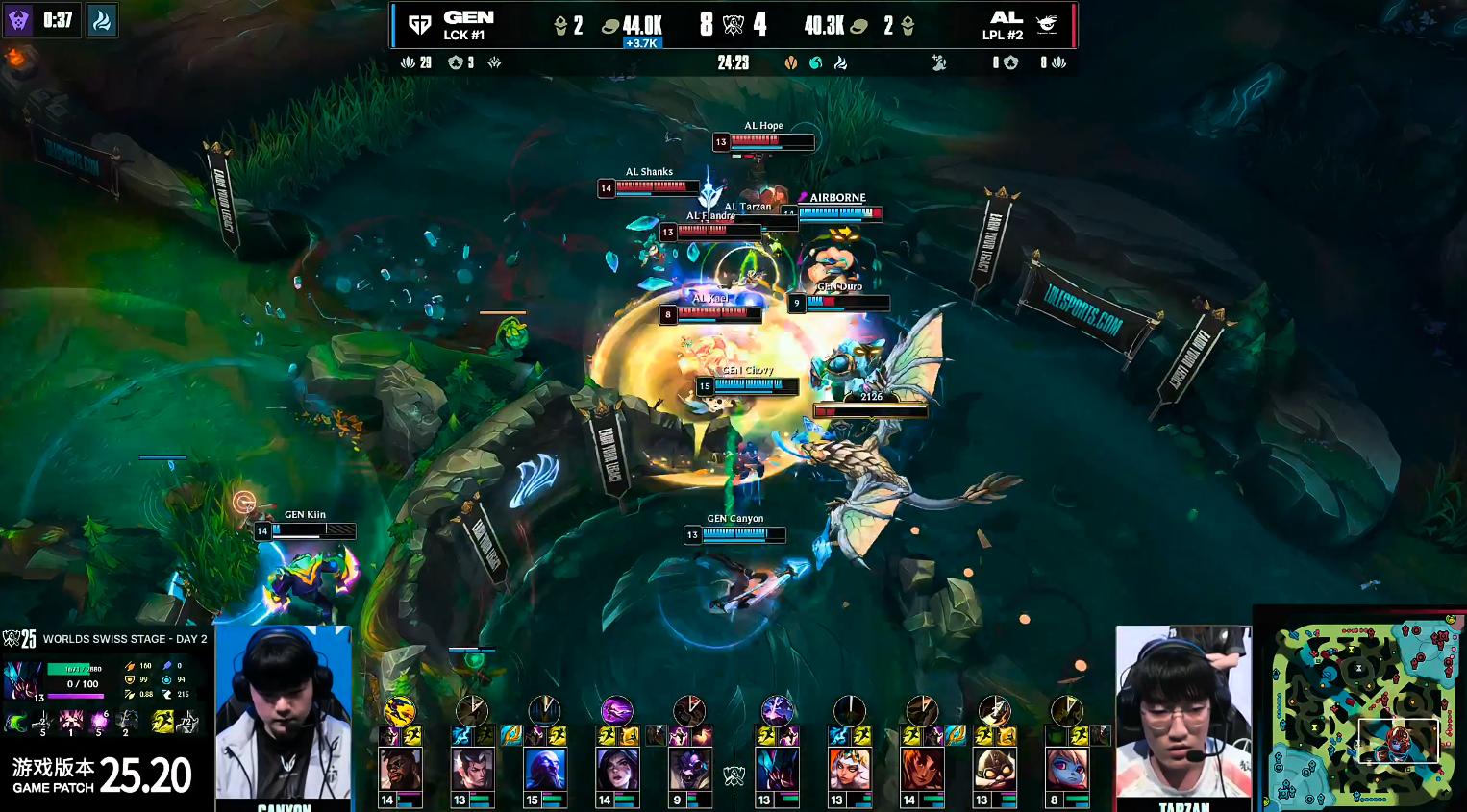Click the featured champion portrait above the patch label
This screenshot has width=1467, height=812.
[23, 679]
